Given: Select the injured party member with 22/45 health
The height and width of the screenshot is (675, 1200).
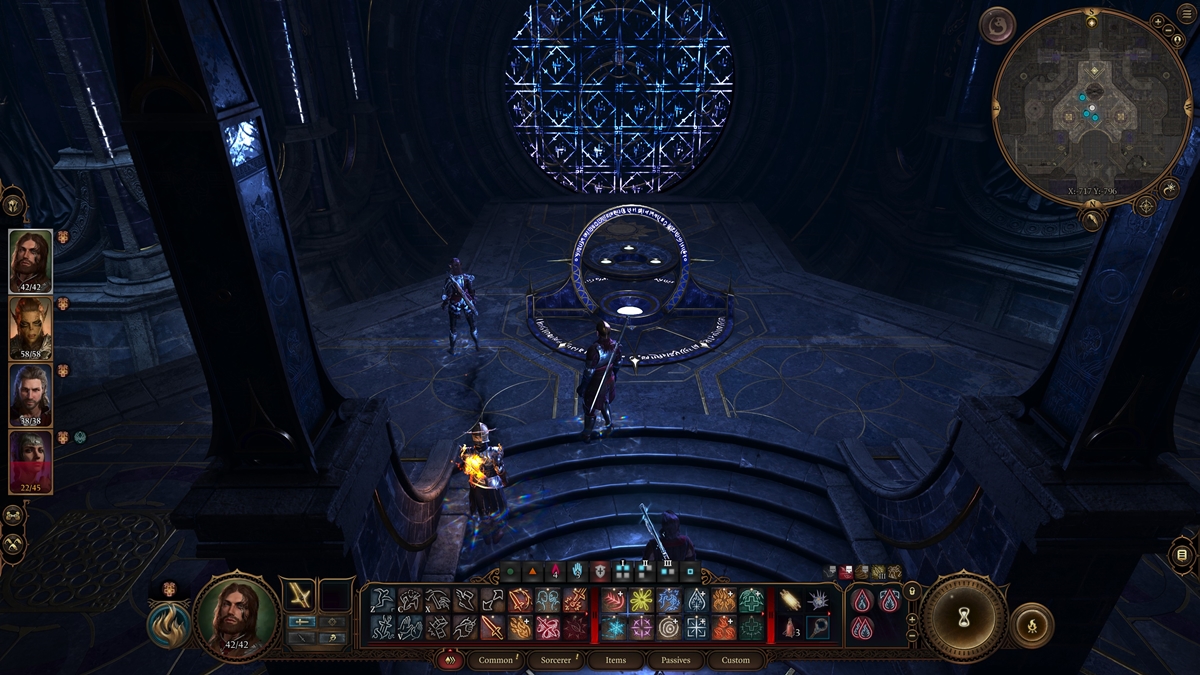Looking at the screenshot, I should [x=31, y=461].
